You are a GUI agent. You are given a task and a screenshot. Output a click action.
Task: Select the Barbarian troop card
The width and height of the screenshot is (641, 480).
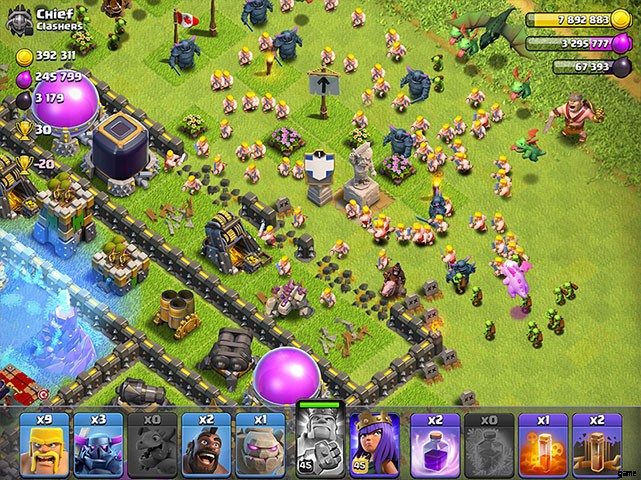click(x=44, y=443)
